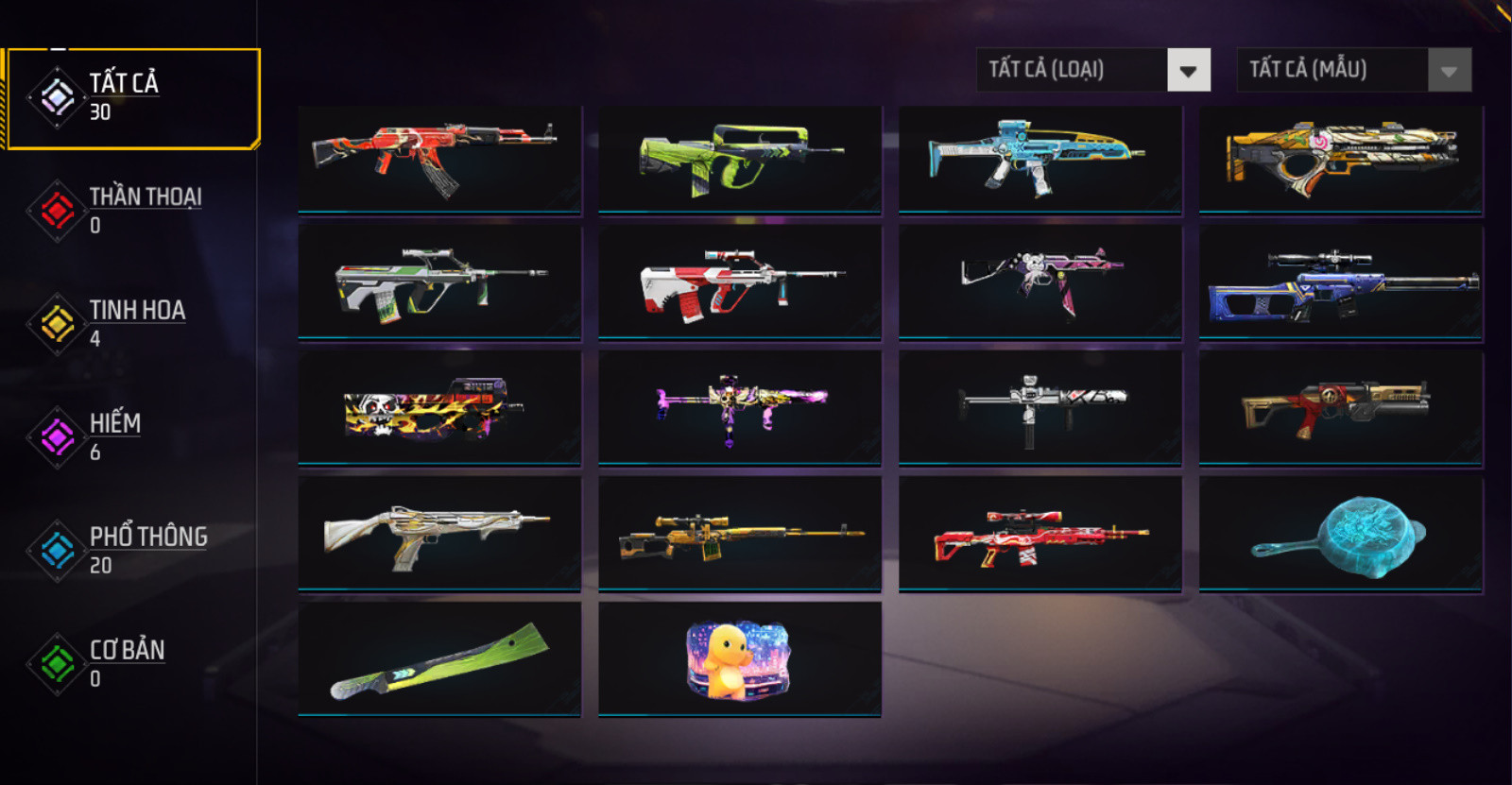Select the glowing blue frying pan skin
Image resolution: width=1512 pixels, height=785 pixels.
[1341, 534]
